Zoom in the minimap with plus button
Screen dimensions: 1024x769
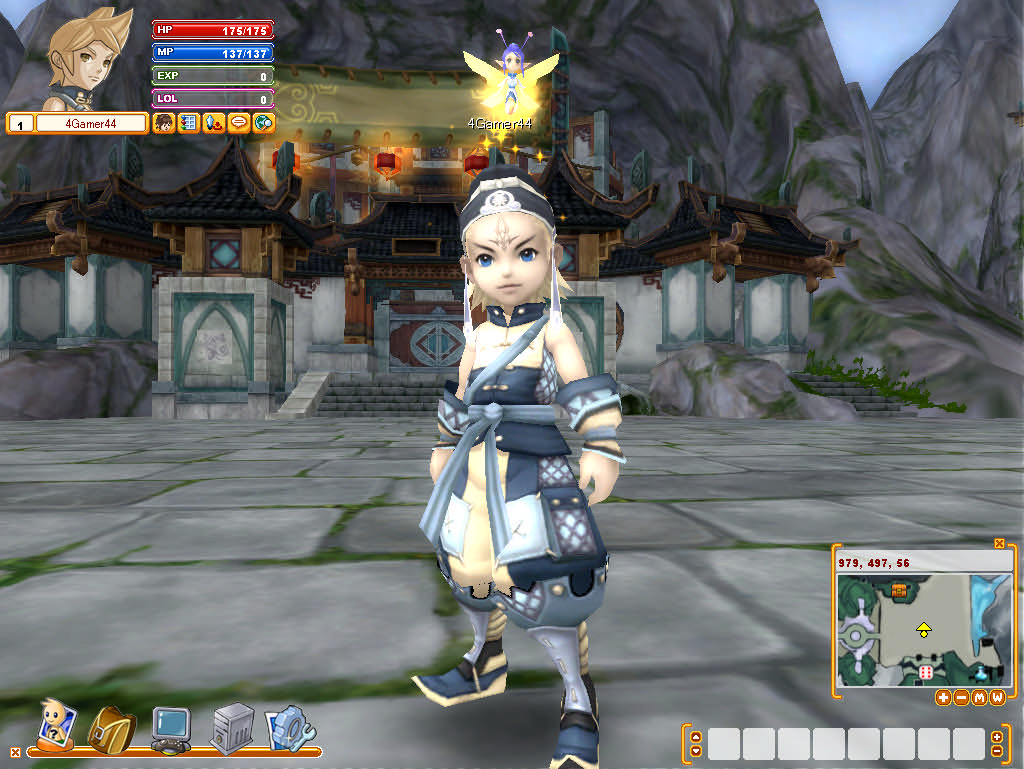pyautogui.click(x=943, y=697)
